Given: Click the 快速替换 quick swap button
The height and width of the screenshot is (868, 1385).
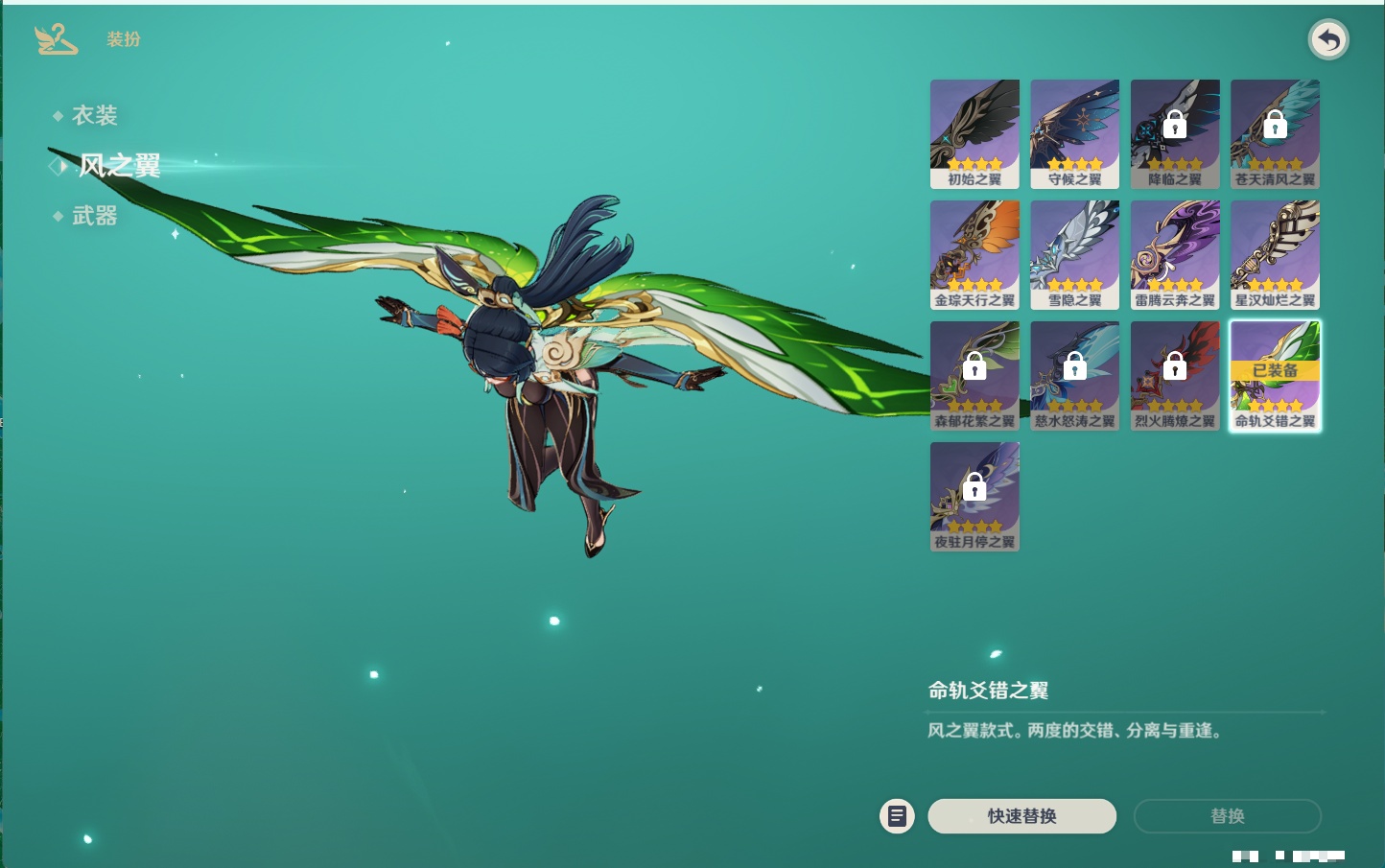Looking at the screenshot, I should point(1021,816).
